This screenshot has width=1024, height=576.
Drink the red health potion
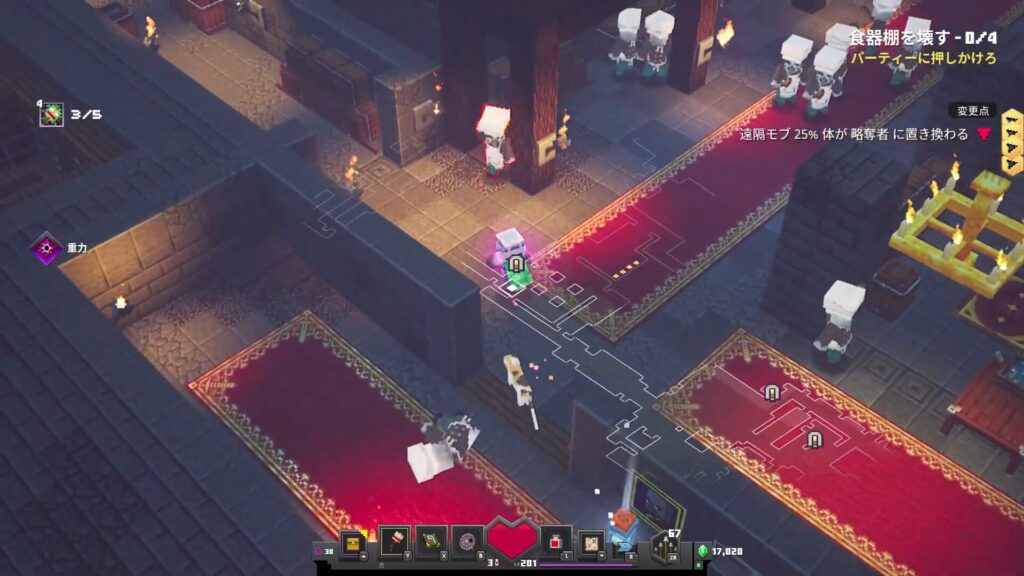point(556,542)
